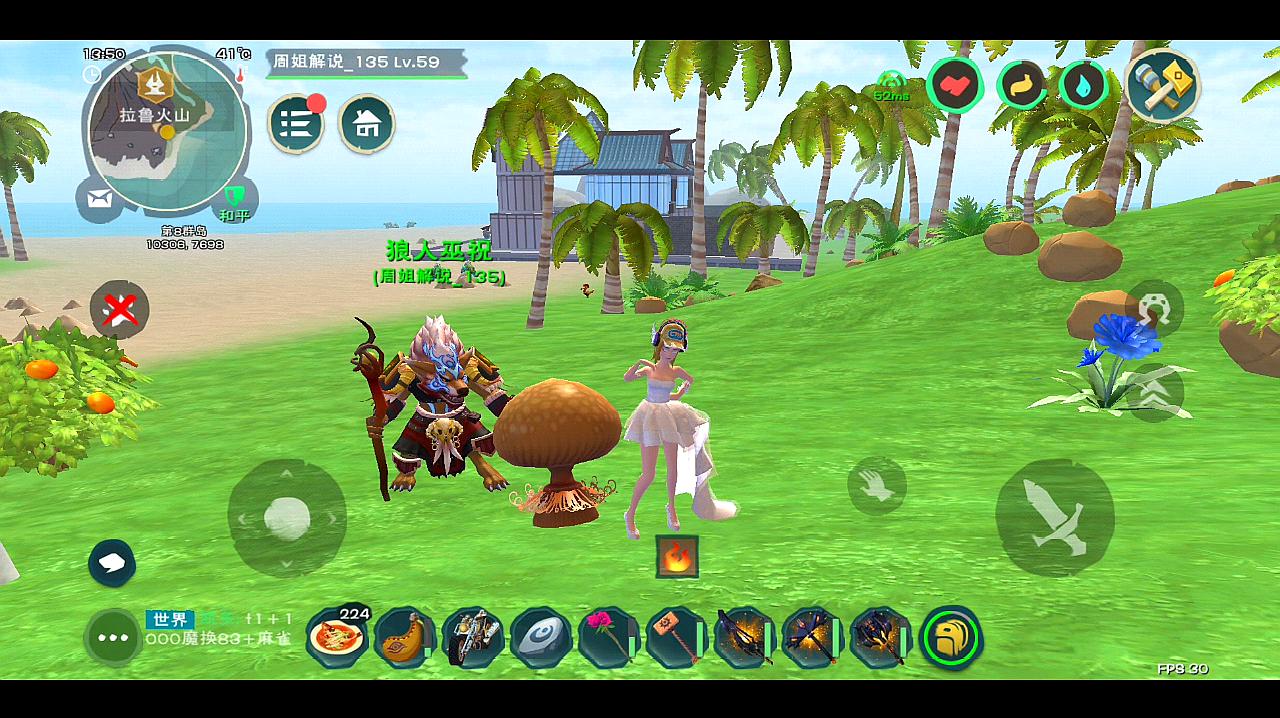Use the grab hand interaction button
1280x718 pixels.
click(876, 486)
